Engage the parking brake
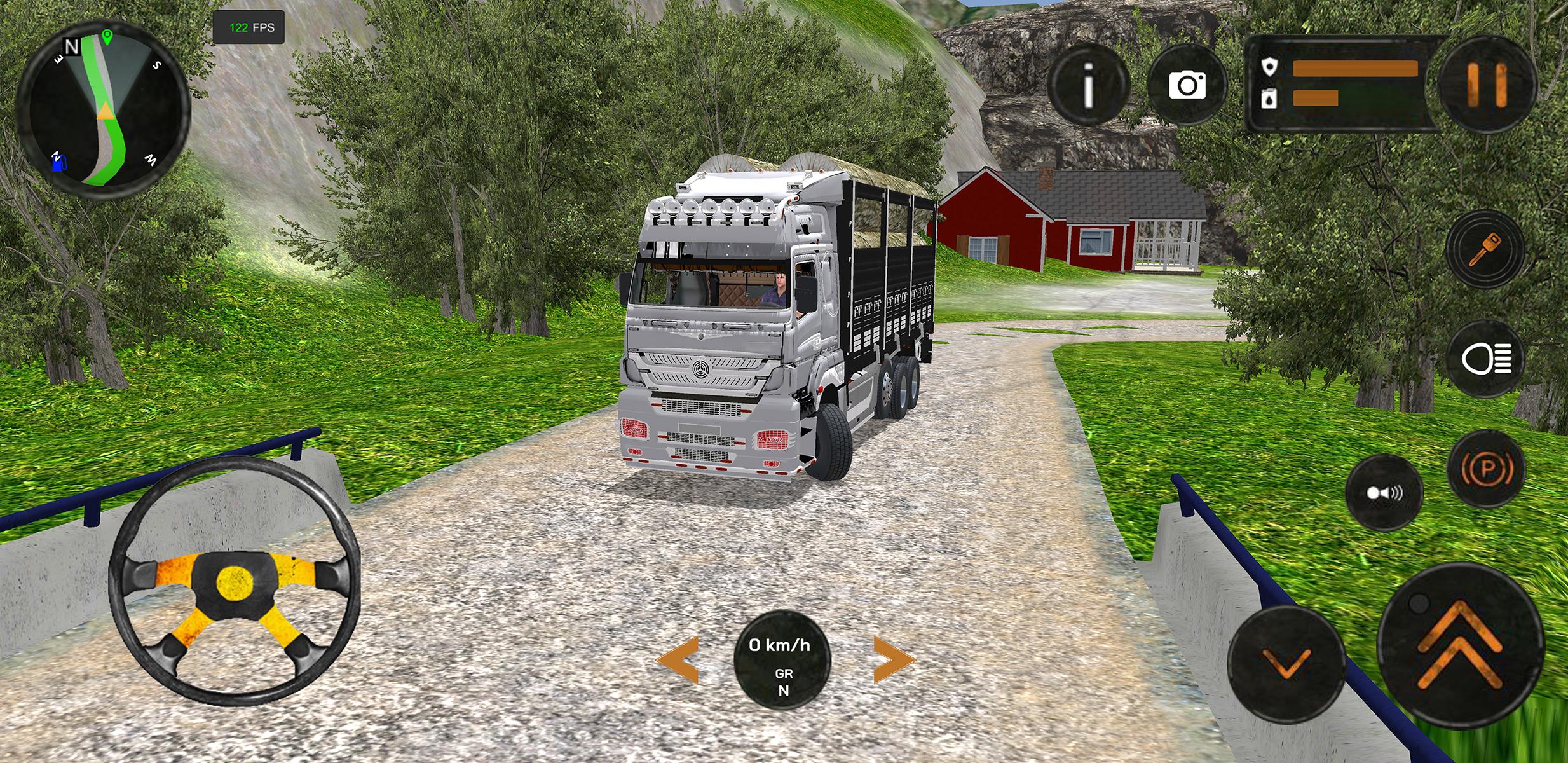 coord(1485,469)
